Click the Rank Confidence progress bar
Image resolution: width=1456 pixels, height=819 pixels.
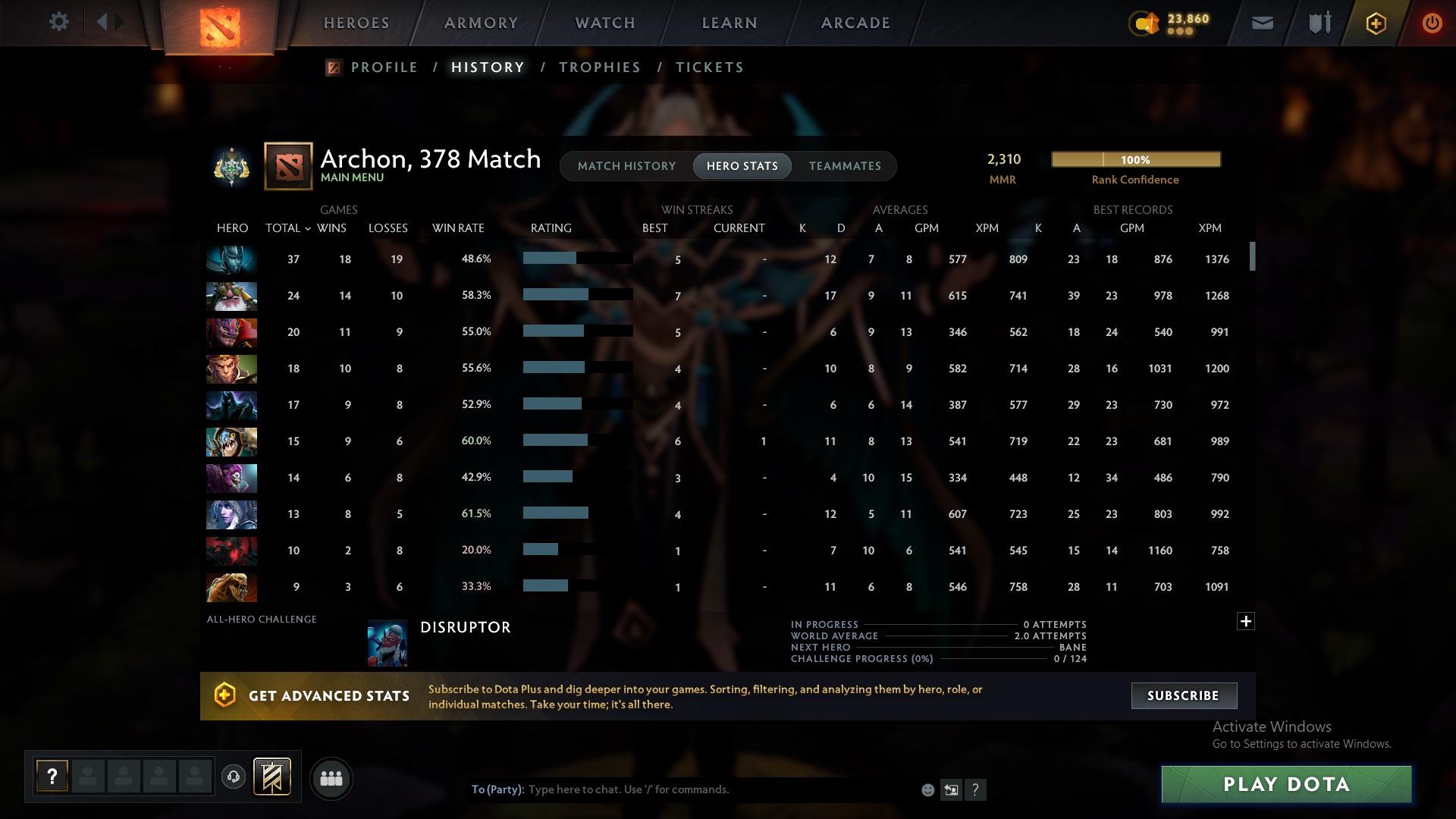click(x=1134, y=159)
